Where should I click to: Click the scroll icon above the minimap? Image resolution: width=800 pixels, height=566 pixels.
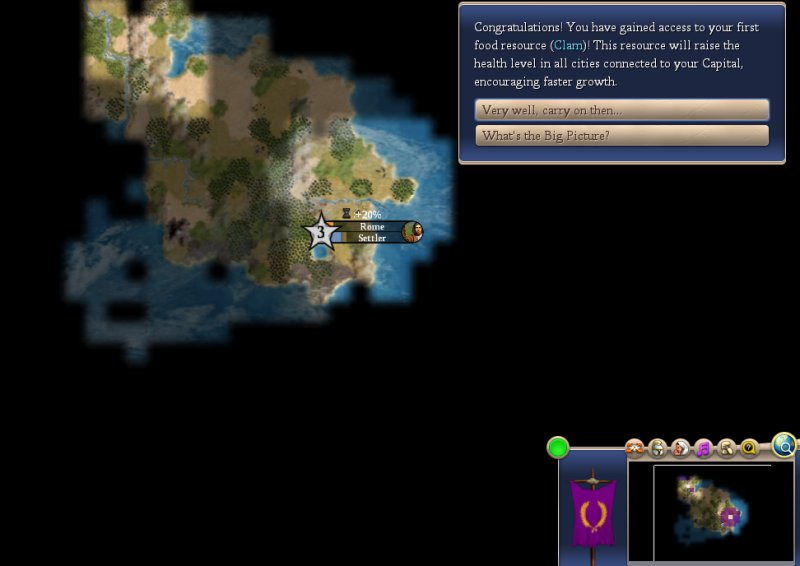pos(726,449)
